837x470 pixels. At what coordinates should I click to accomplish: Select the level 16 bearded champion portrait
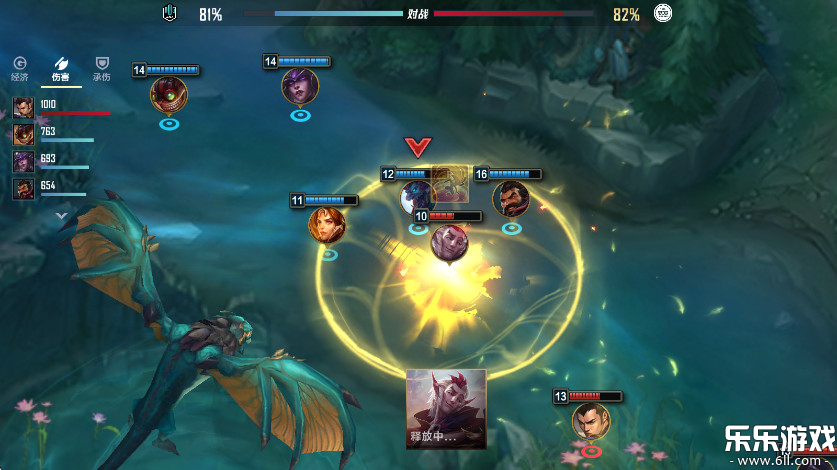click(x=510, y=199)
